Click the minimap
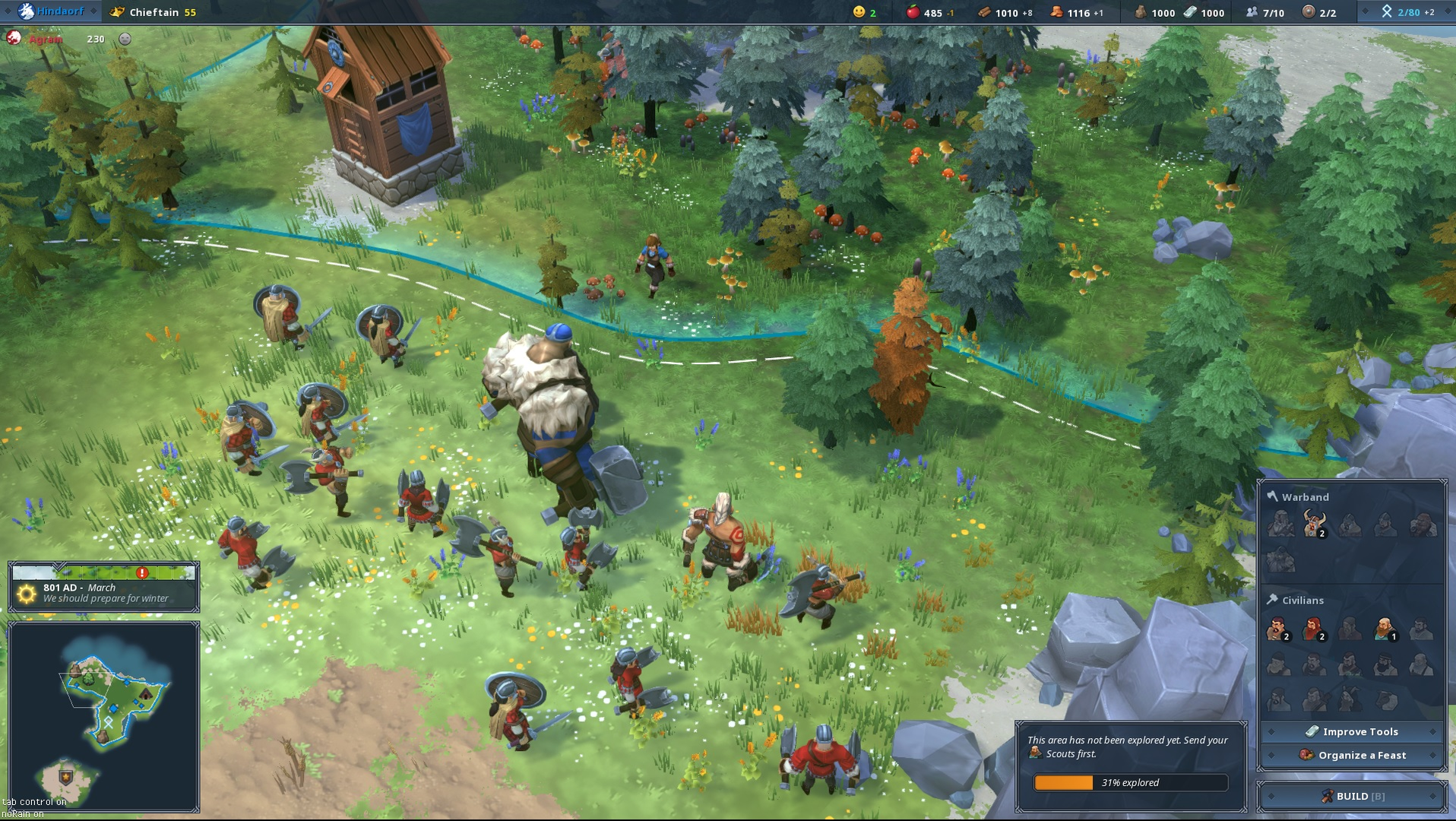 pos(104,716)
